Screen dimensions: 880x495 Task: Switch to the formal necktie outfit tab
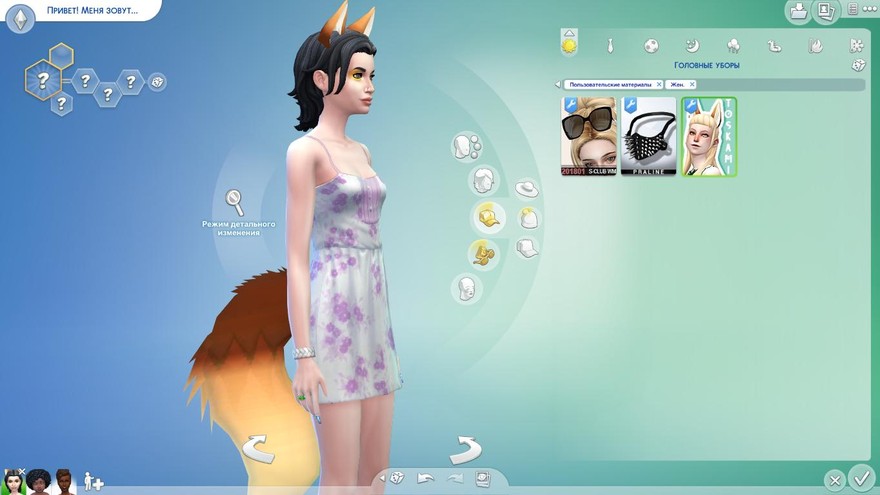[610, 45]
